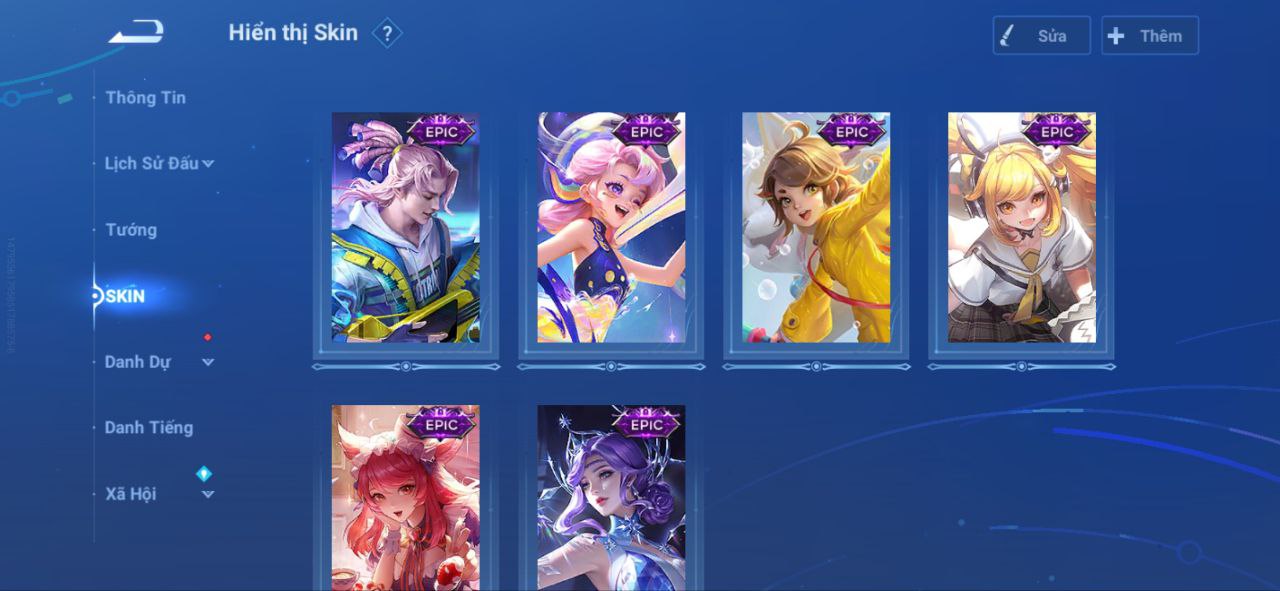The image size is (1280, 591).
Task: Pick the blonde twin-tail schoolgirl skin card
Action: tap(1021, 228)
